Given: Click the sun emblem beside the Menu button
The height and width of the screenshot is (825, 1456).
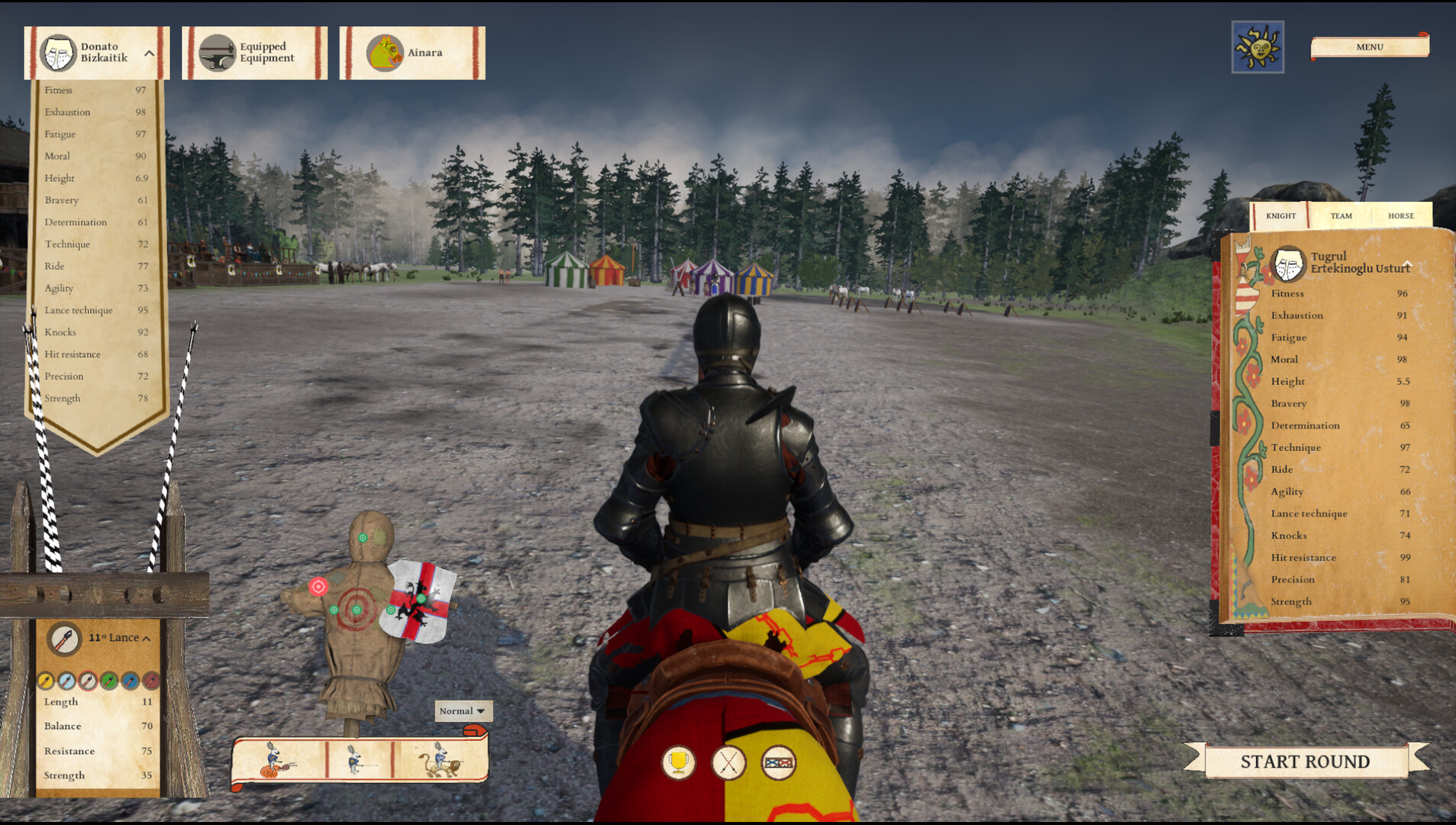Looking at the screenshot, I should (1256, 47).
